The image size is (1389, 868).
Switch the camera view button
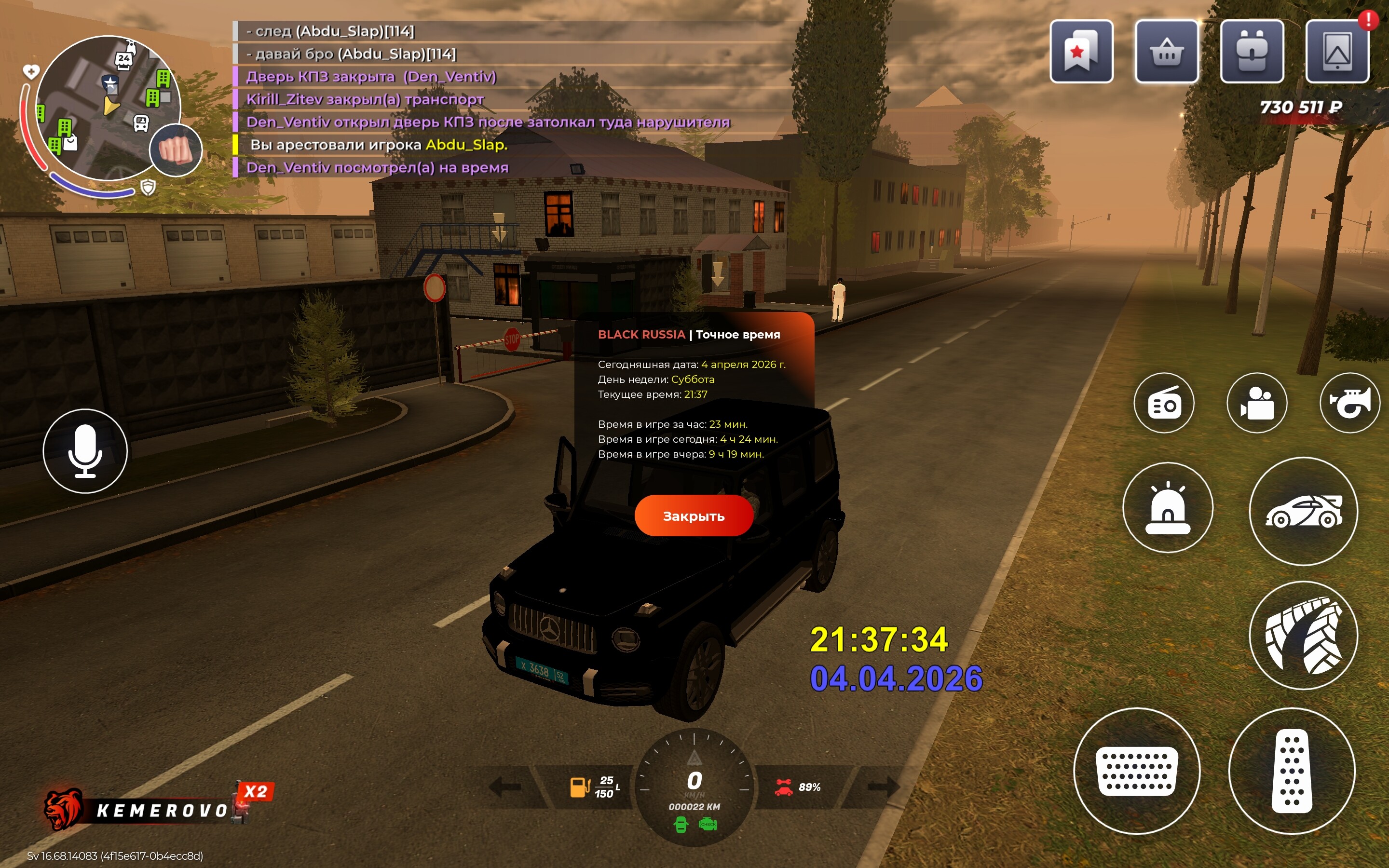point(1256,403)
